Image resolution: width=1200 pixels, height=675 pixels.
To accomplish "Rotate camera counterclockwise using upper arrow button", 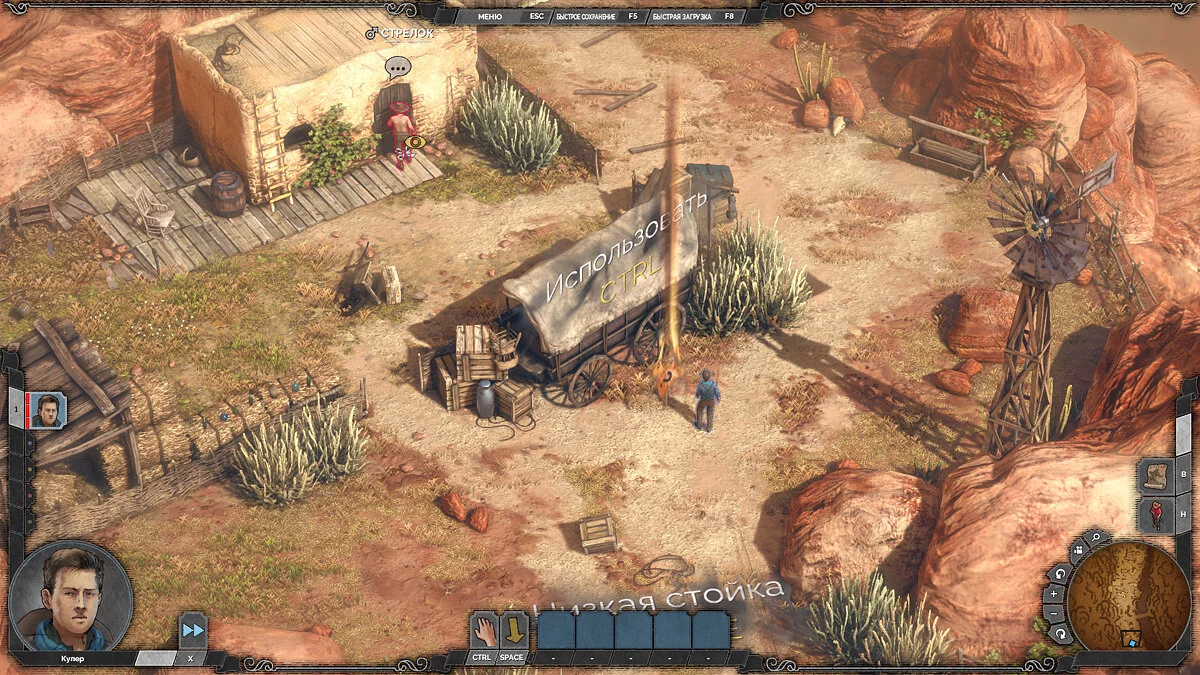I will tap(1060, 573).
